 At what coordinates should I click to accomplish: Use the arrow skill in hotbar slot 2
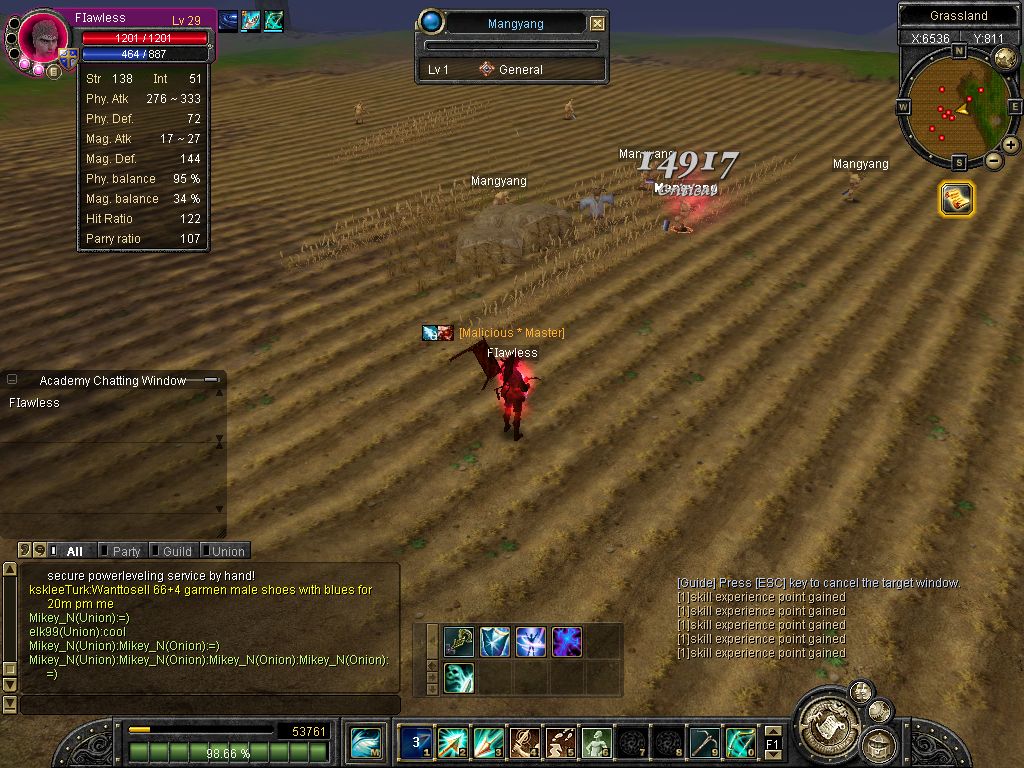click(x=452, y=742)
